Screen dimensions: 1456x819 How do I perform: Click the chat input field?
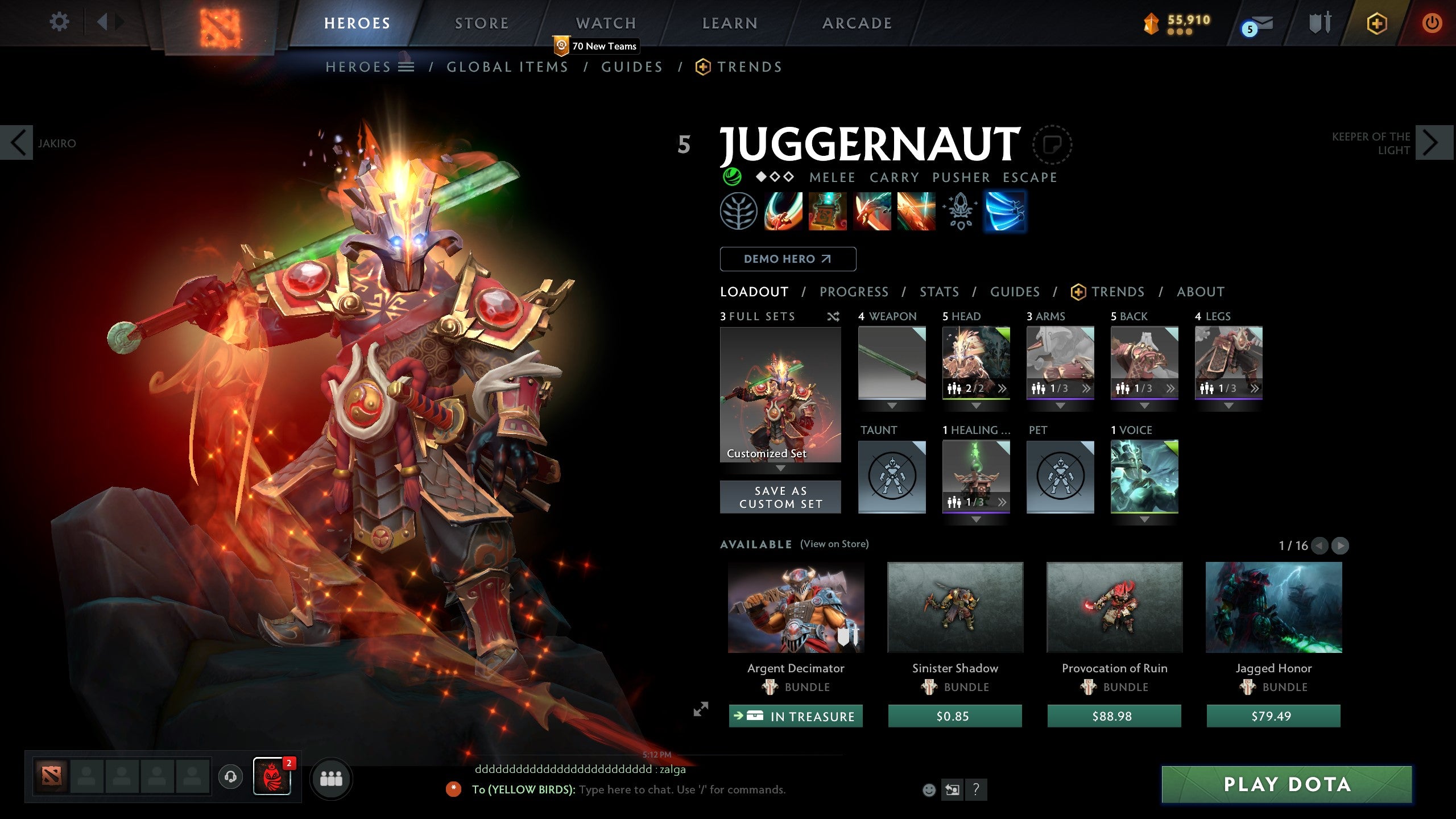click(682, 789)
